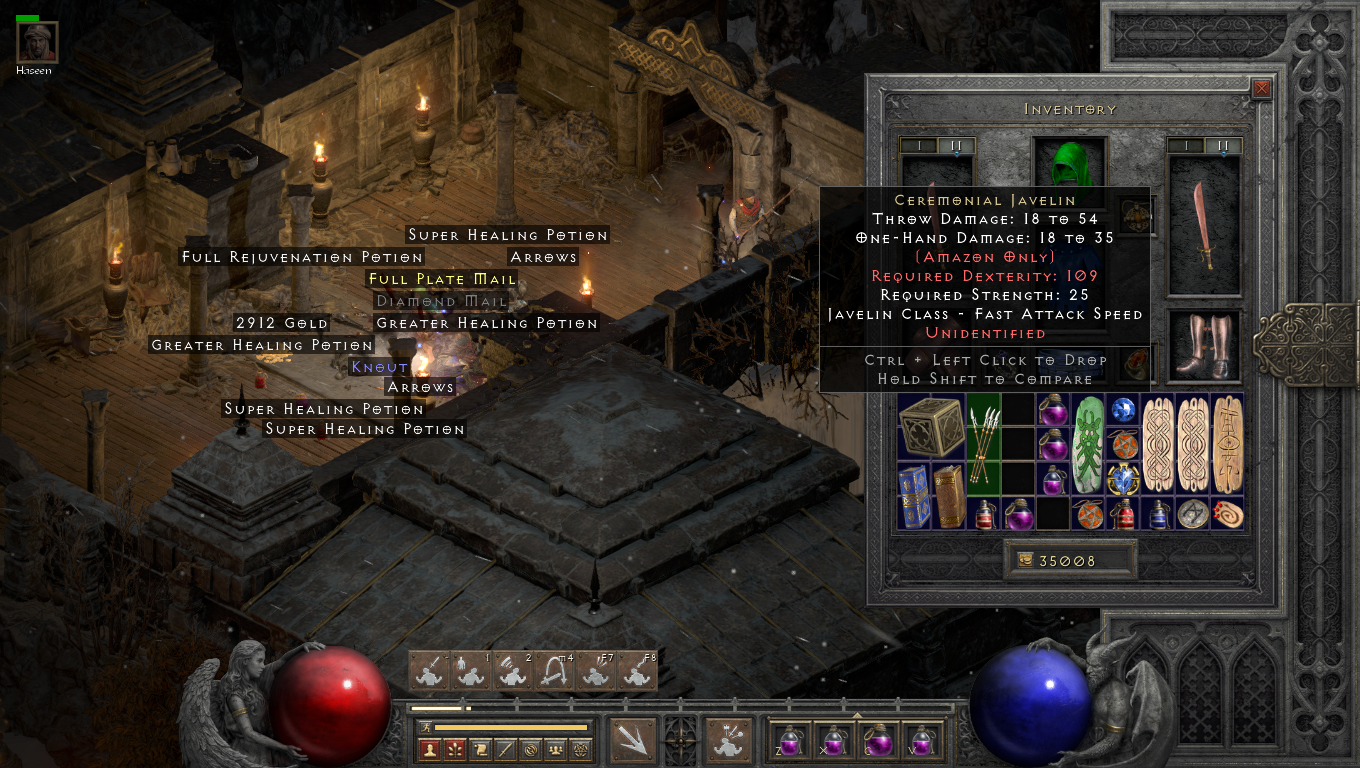The width and height of the screenshot is (1360, 768).
Task: Select the brown Tome of Identify
Action: point(949,495)
